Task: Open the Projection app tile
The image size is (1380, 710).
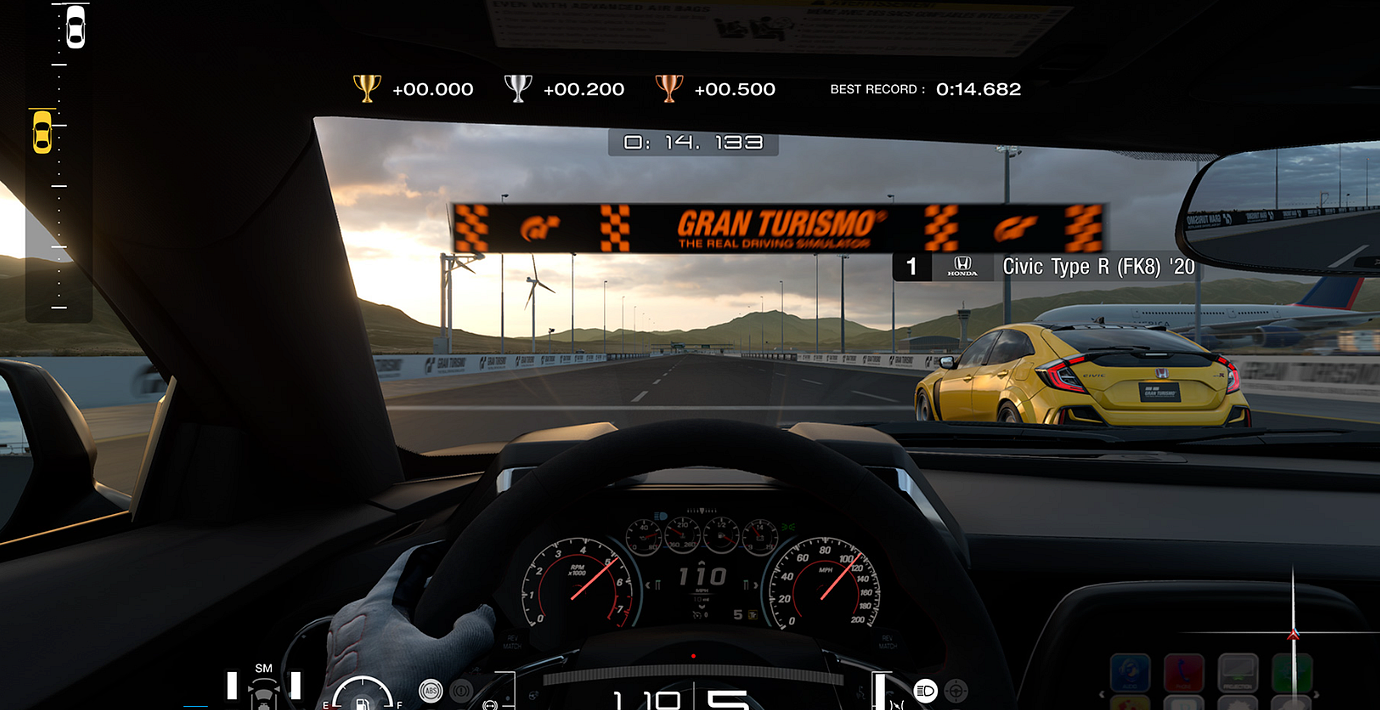Action: point(1237,674)
